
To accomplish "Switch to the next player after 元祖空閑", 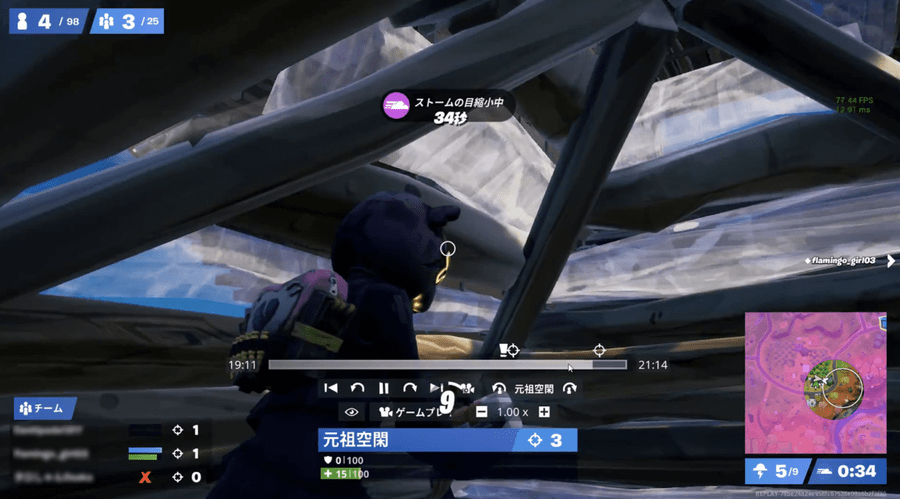I will point(570,388).
